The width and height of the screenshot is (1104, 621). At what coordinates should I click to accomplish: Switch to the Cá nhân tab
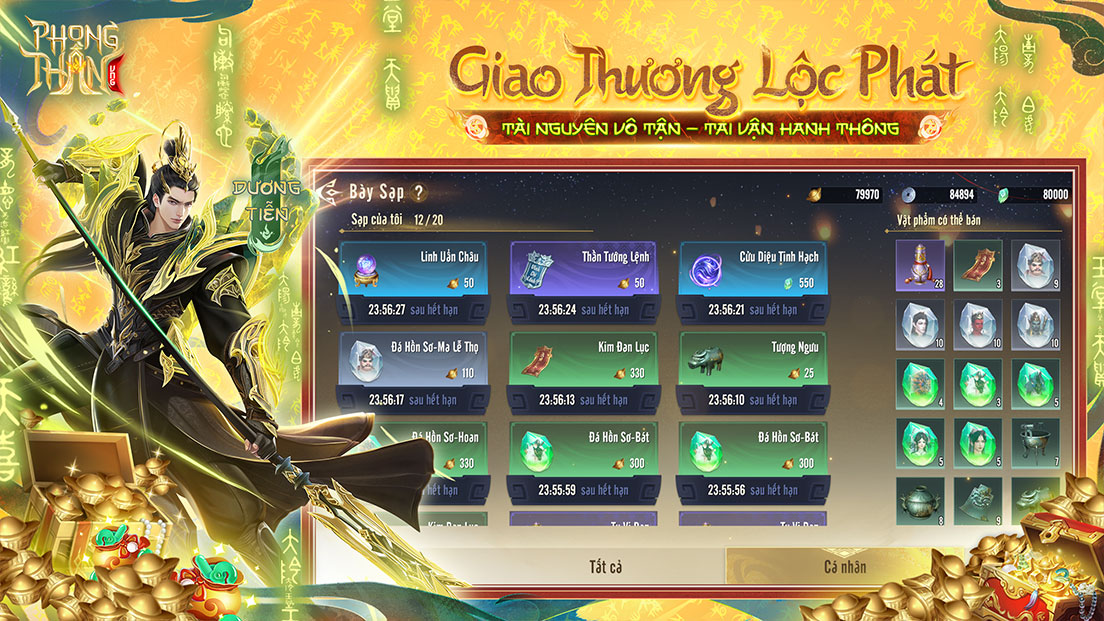pyautogui.click(x=844, y=567)
